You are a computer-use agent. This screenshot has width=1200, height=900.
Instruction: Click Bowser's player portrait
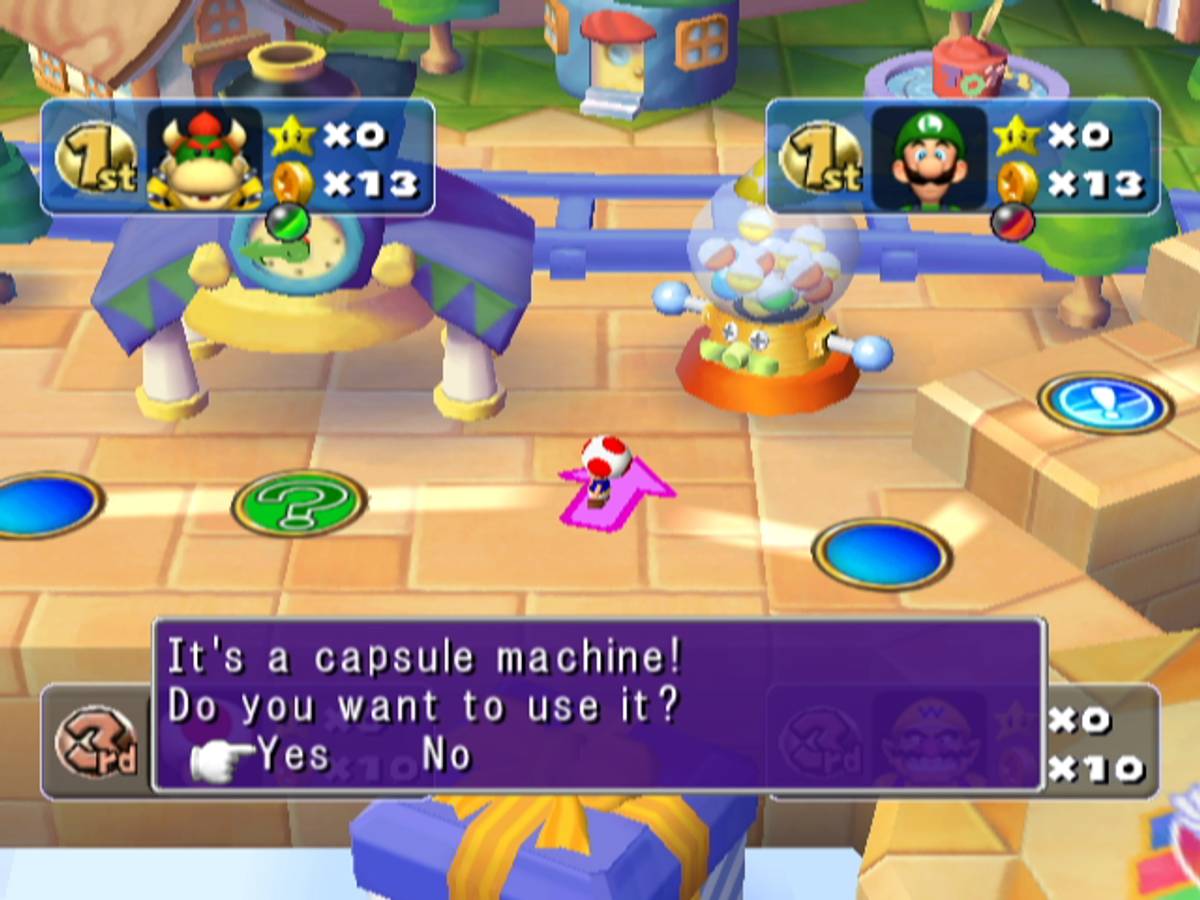(205, 158)
